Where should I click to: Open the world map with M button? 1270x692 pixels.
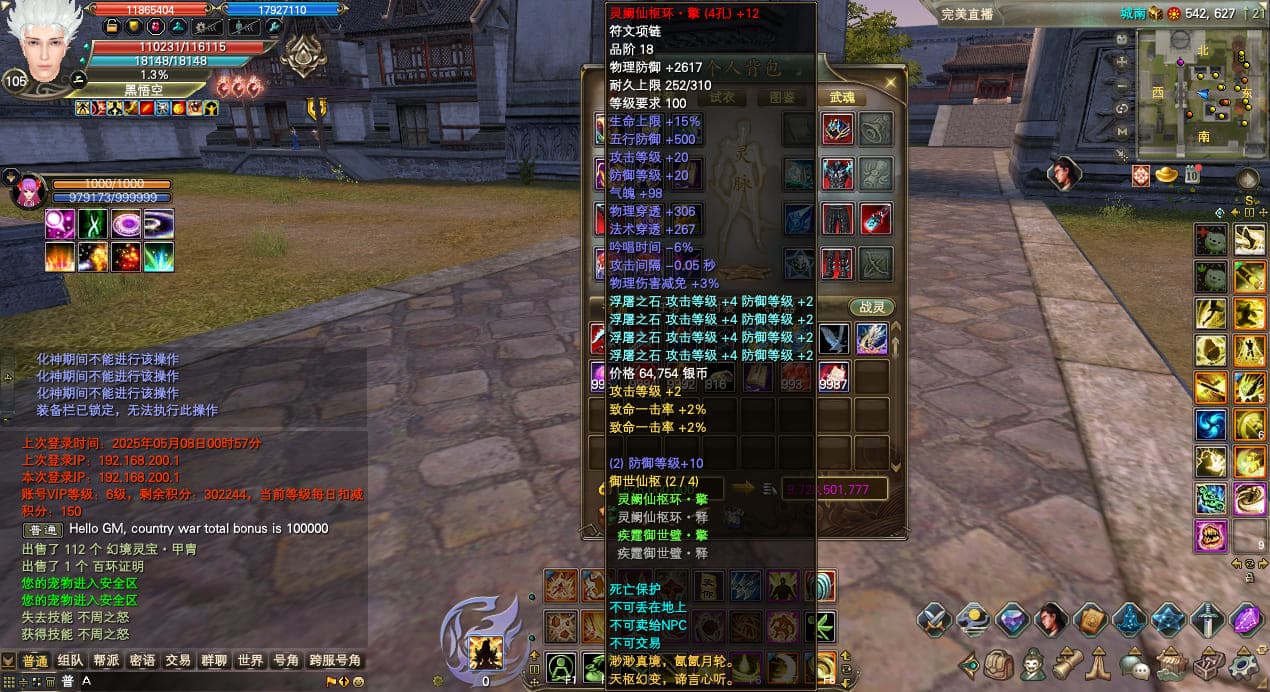click(1123, 131)
